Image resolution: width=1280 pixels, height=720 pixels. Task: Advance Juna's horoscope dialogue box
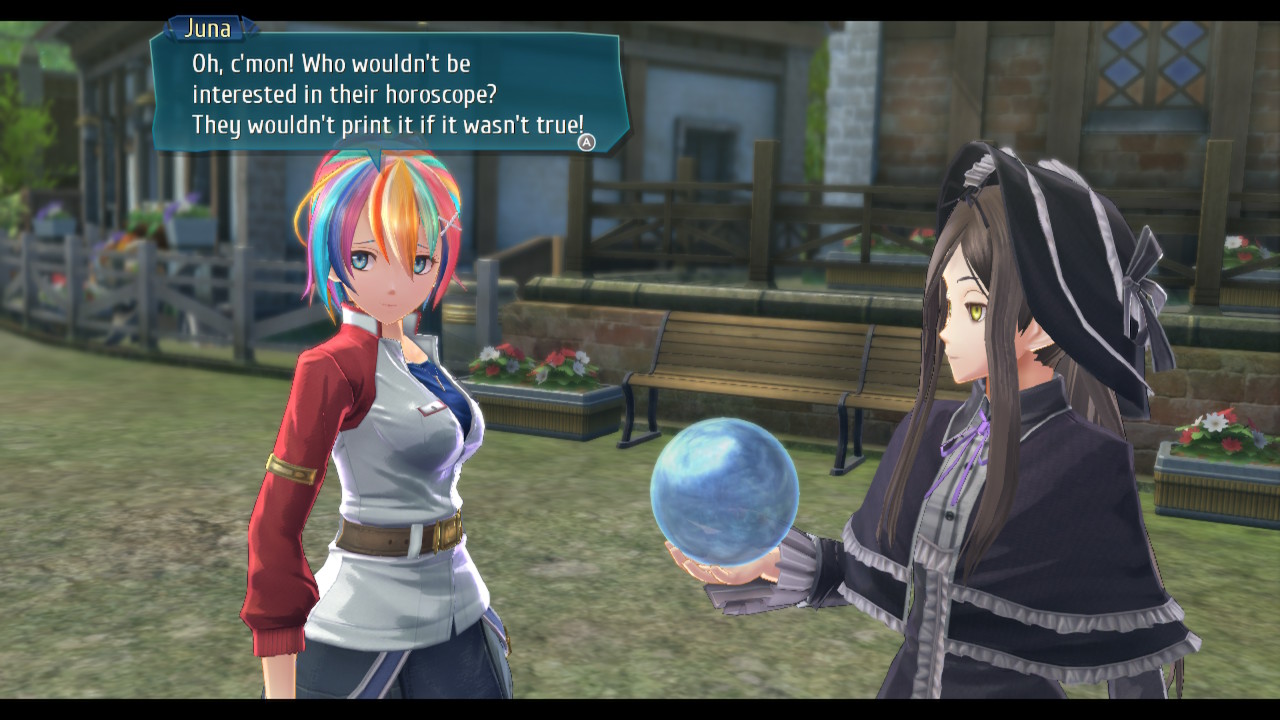point(587,142)
